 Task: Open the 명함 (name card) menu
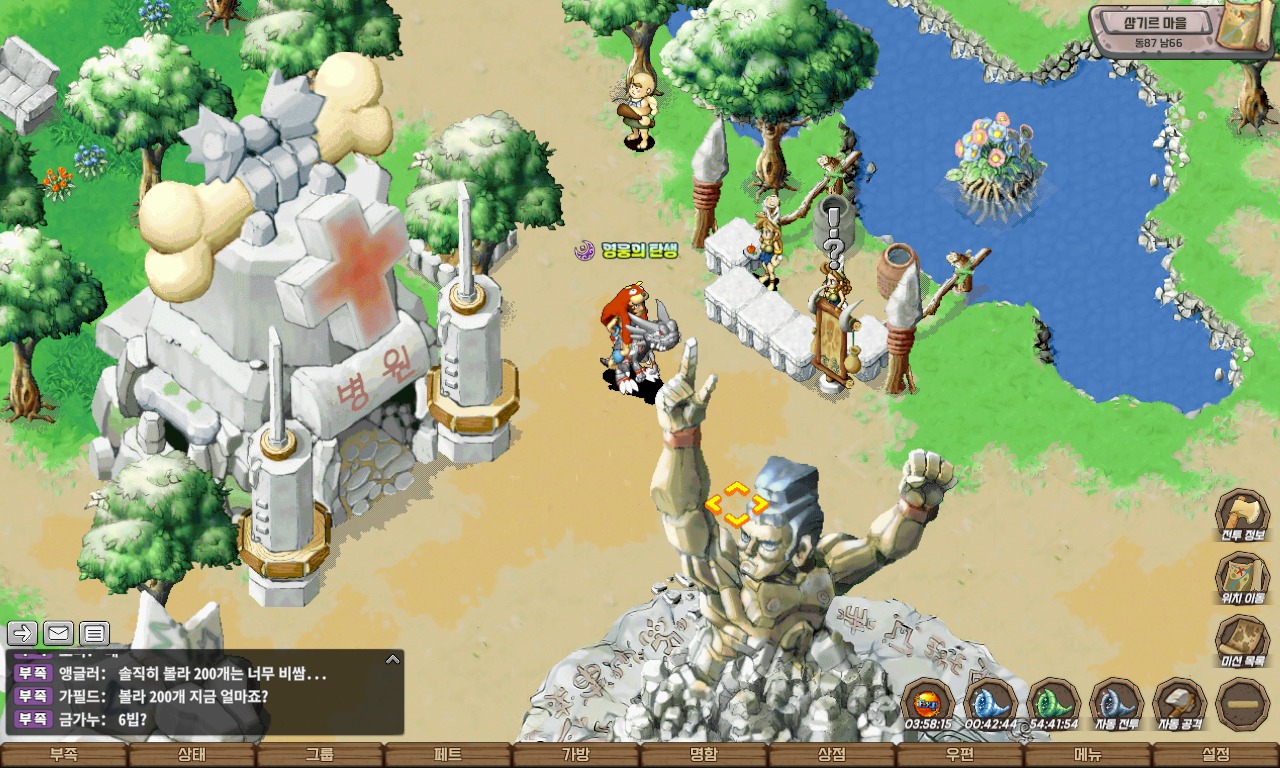click(x=704, y=755)
